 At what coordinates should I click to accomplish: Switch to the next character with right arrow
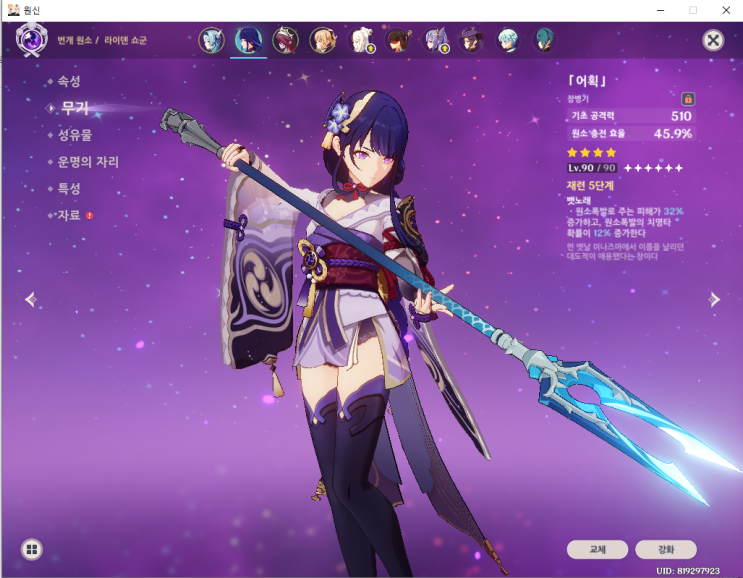[714, 299]
